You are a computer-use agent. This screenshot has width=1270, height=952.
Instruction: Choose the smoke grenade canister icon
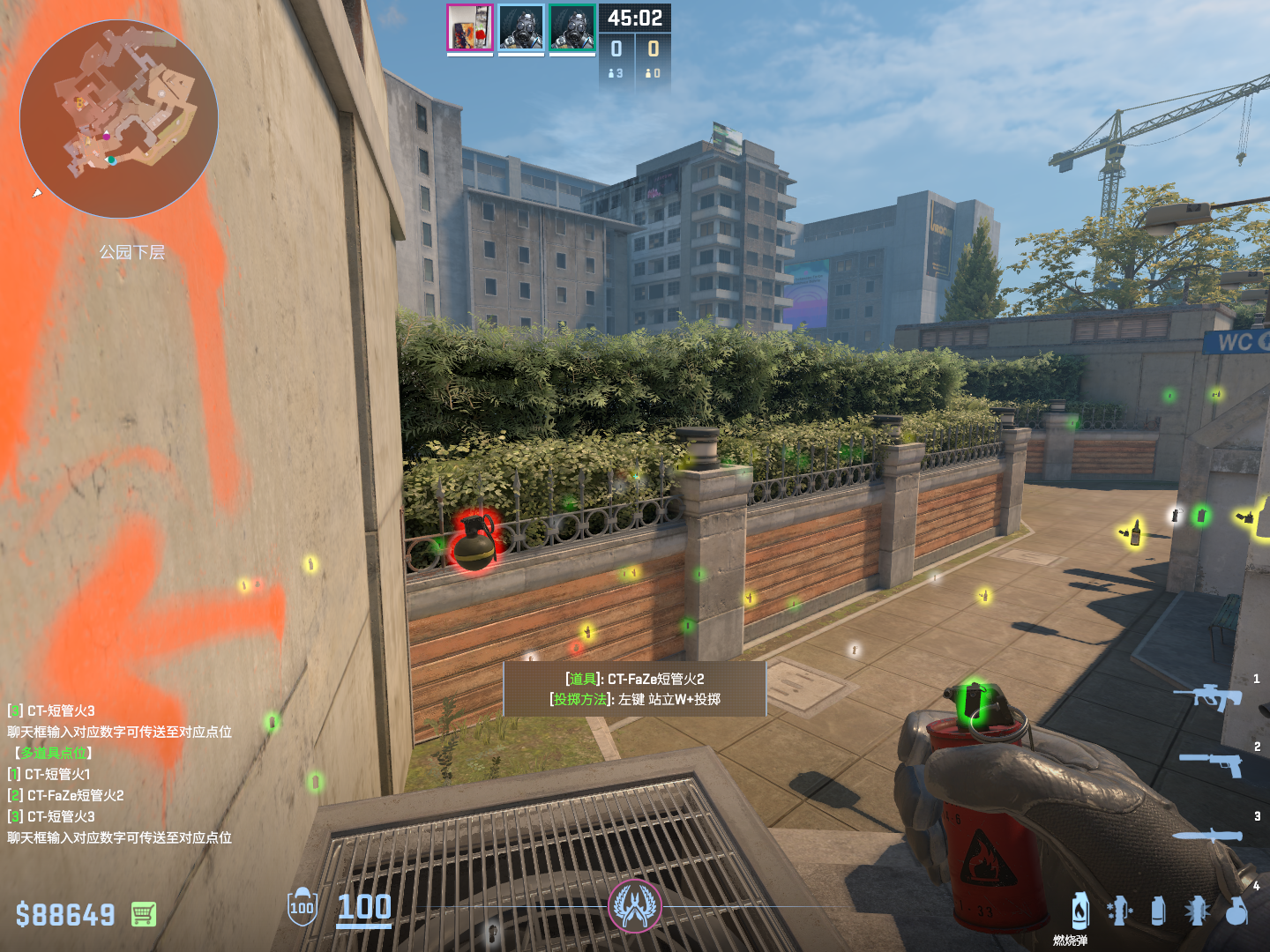click(x=1158, y=911)
